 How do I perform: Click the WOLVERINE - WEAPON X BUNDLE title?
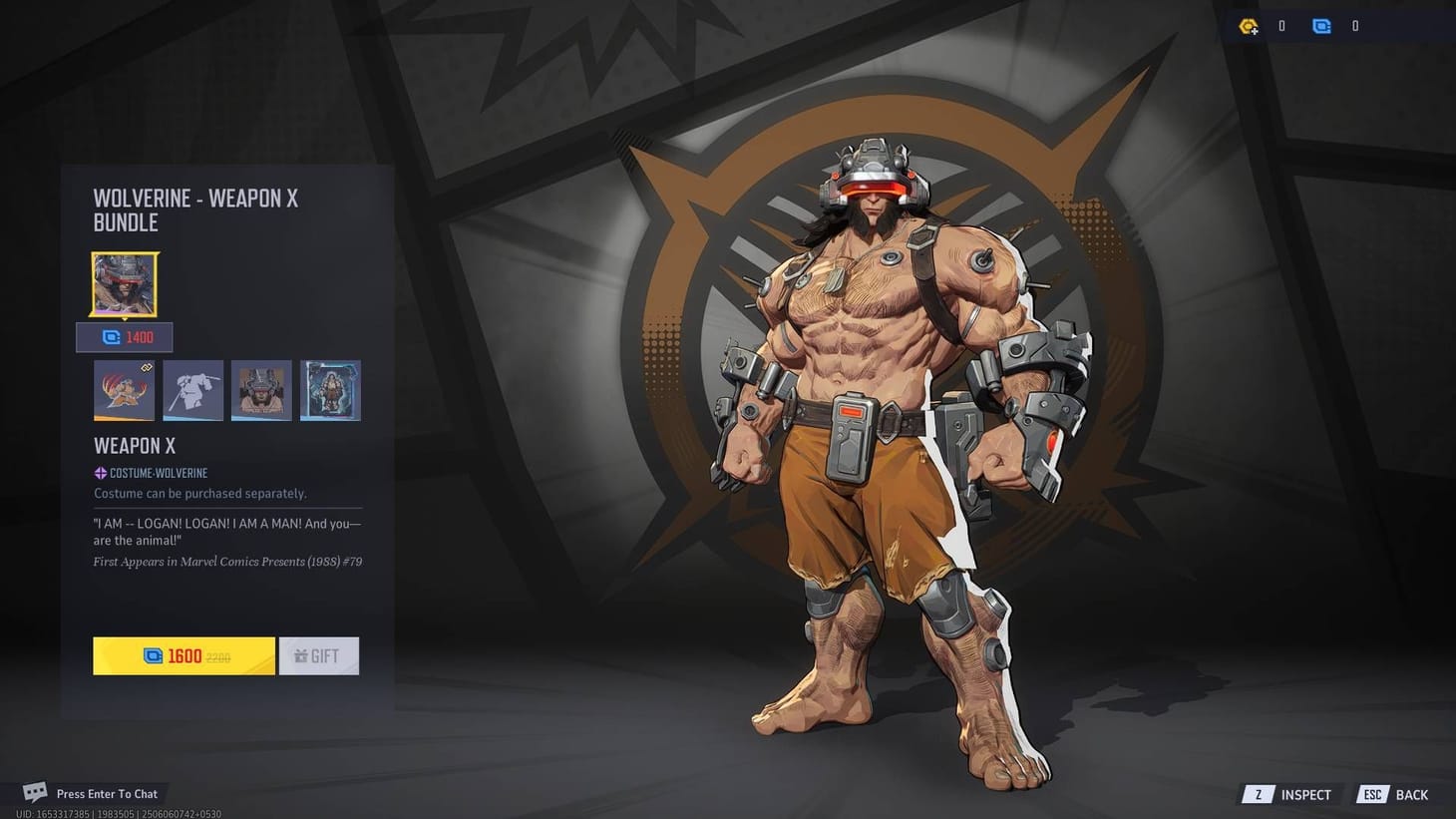pos(195,209)
